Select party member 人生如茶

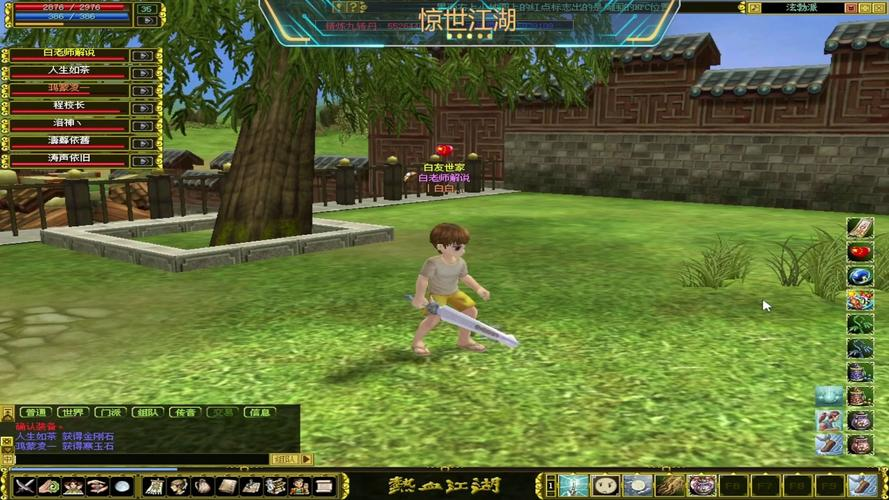[69, 71]
